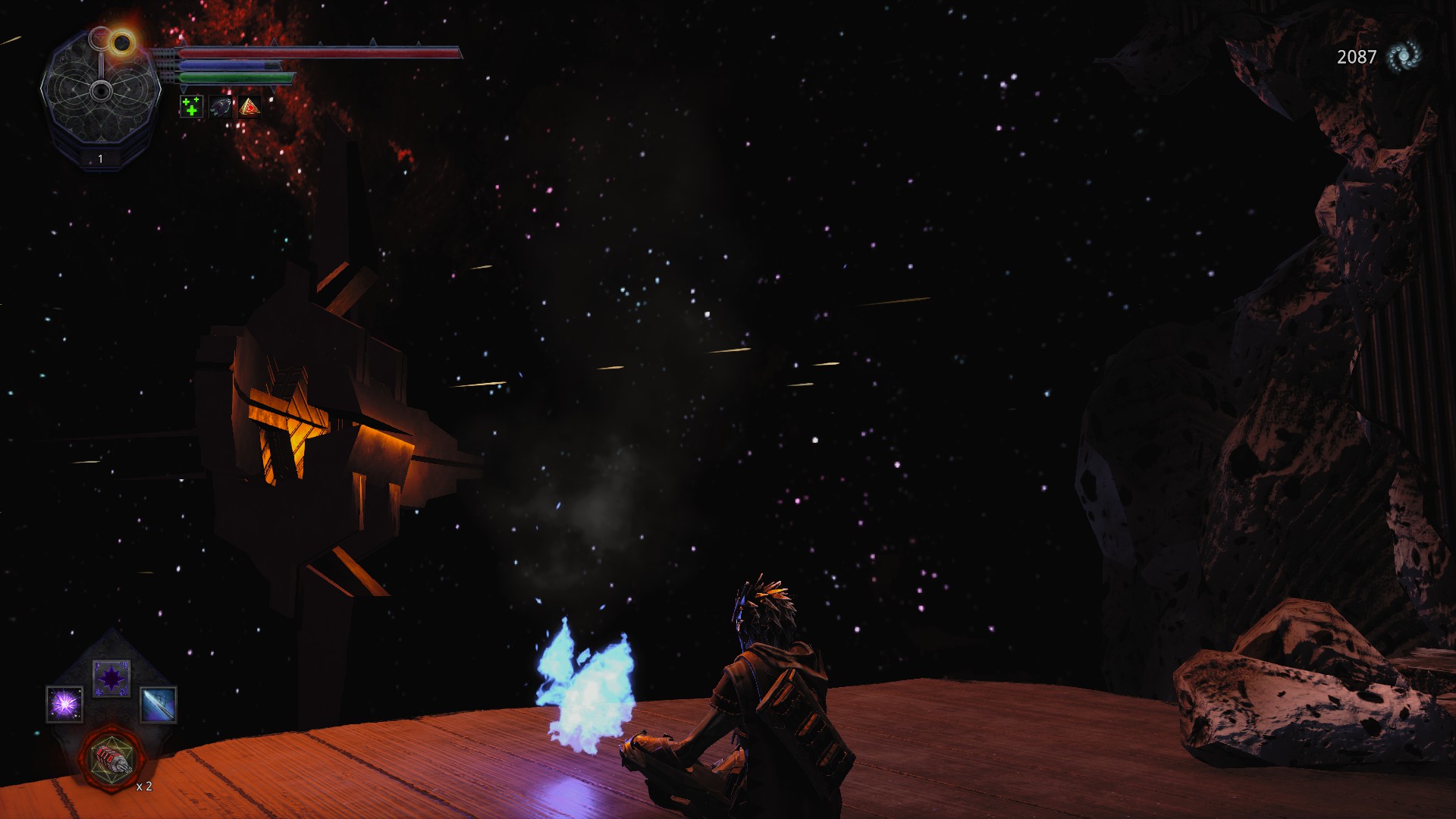Click the dark gauntlet status effect icon
Viewport: 1456px width, 819px height.
click(x=220, y=107)
